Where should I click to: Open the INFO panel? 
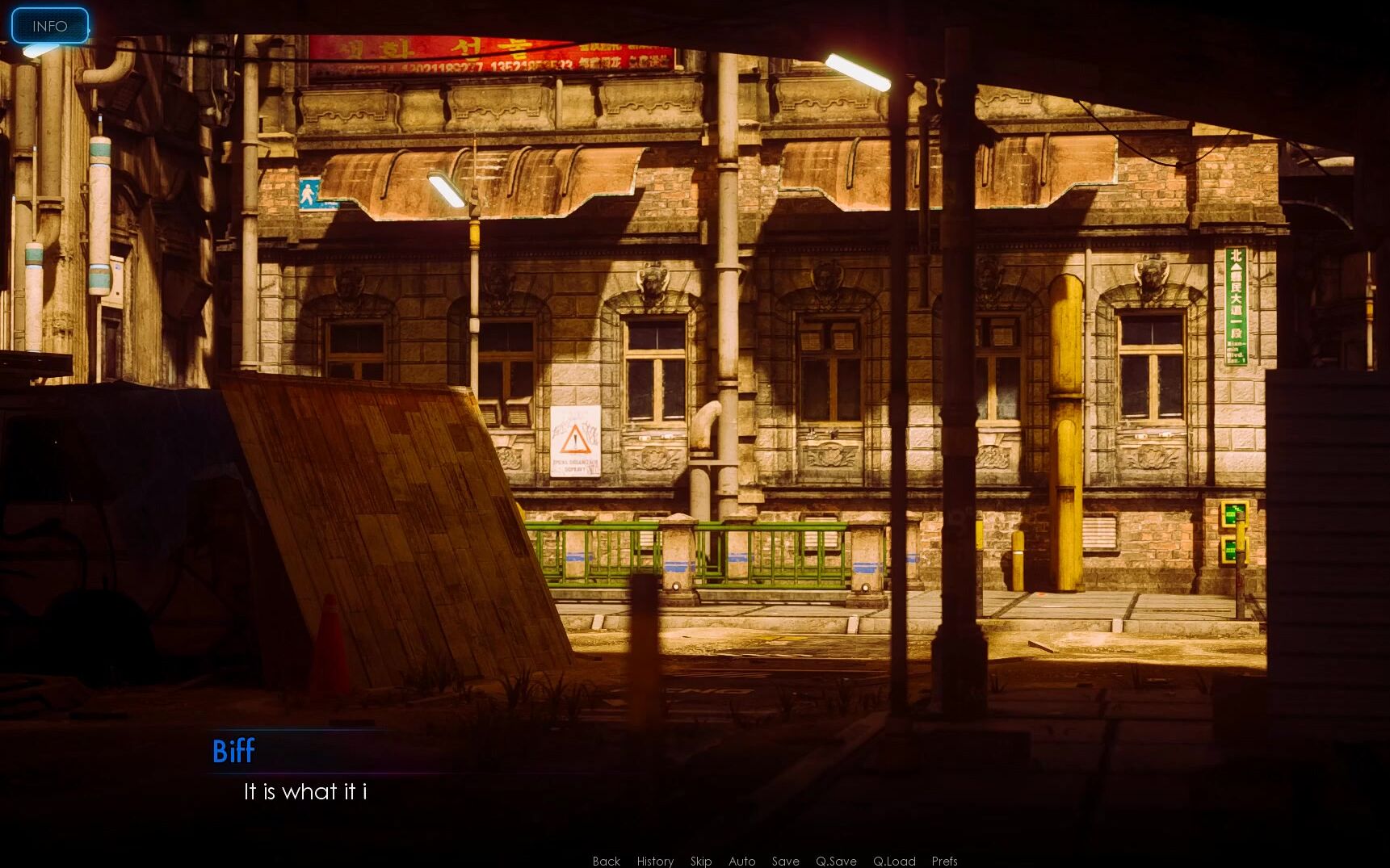pos(49,26)
